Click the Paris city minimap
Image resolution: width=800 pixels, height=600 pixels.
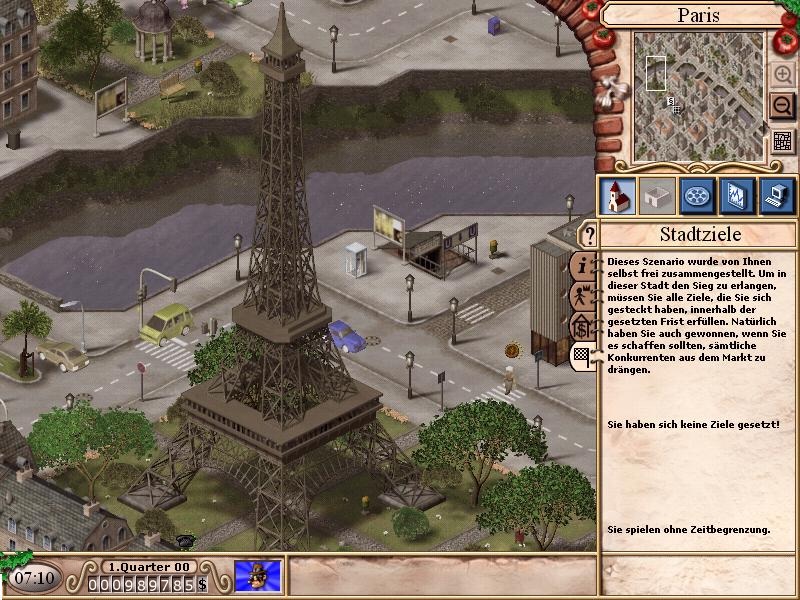point(698,96)
